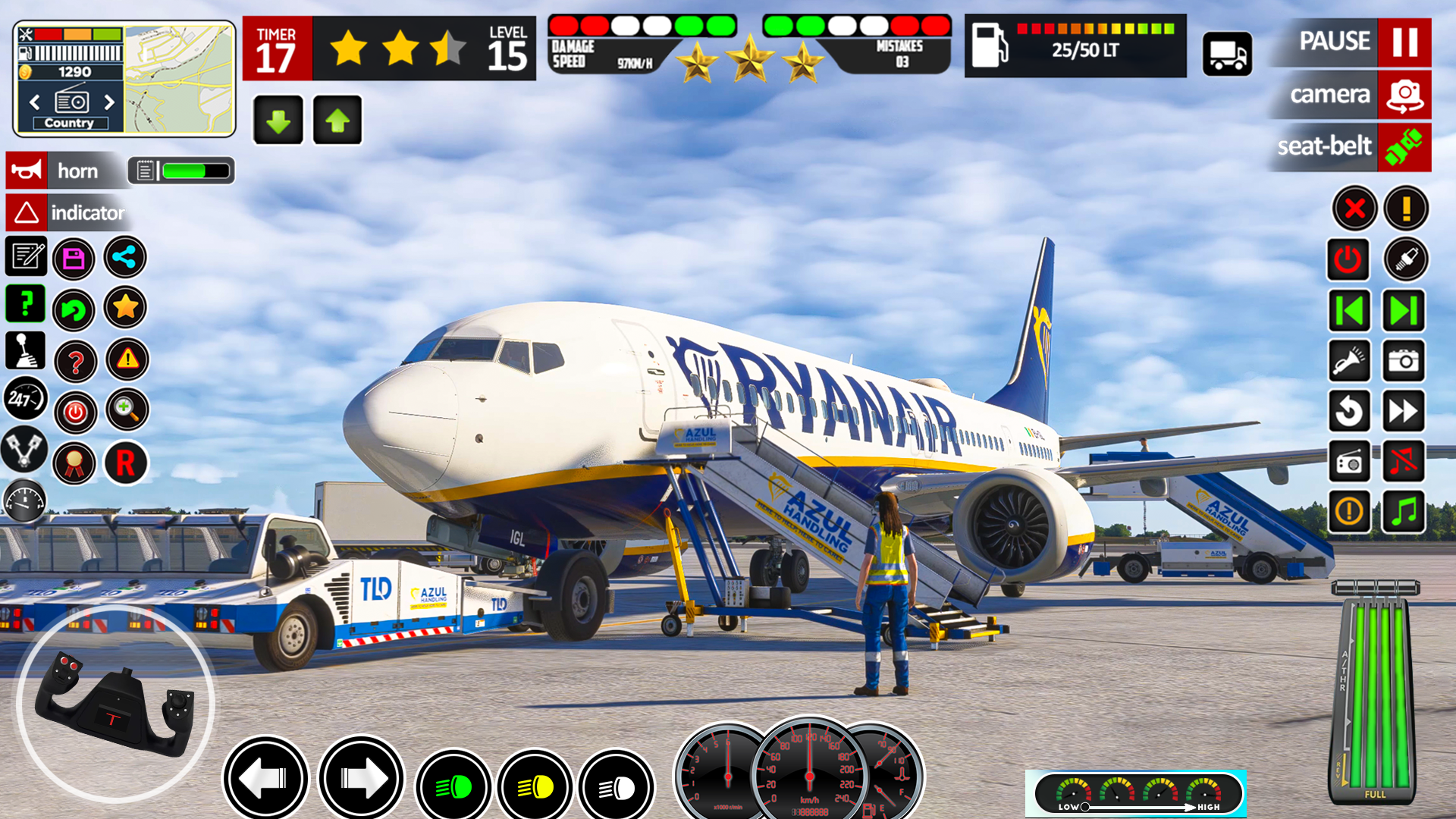This screenshot has height=819, width=1456.
Task: Open the gear shift selector icon
Action: (x=25, y=351)
